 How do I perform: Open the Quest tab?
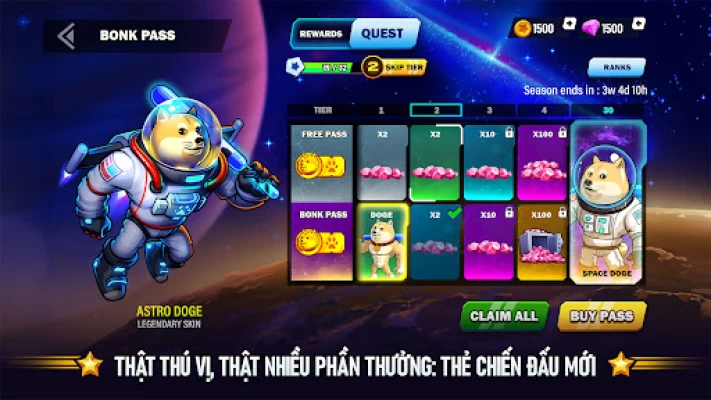[382, 33]
